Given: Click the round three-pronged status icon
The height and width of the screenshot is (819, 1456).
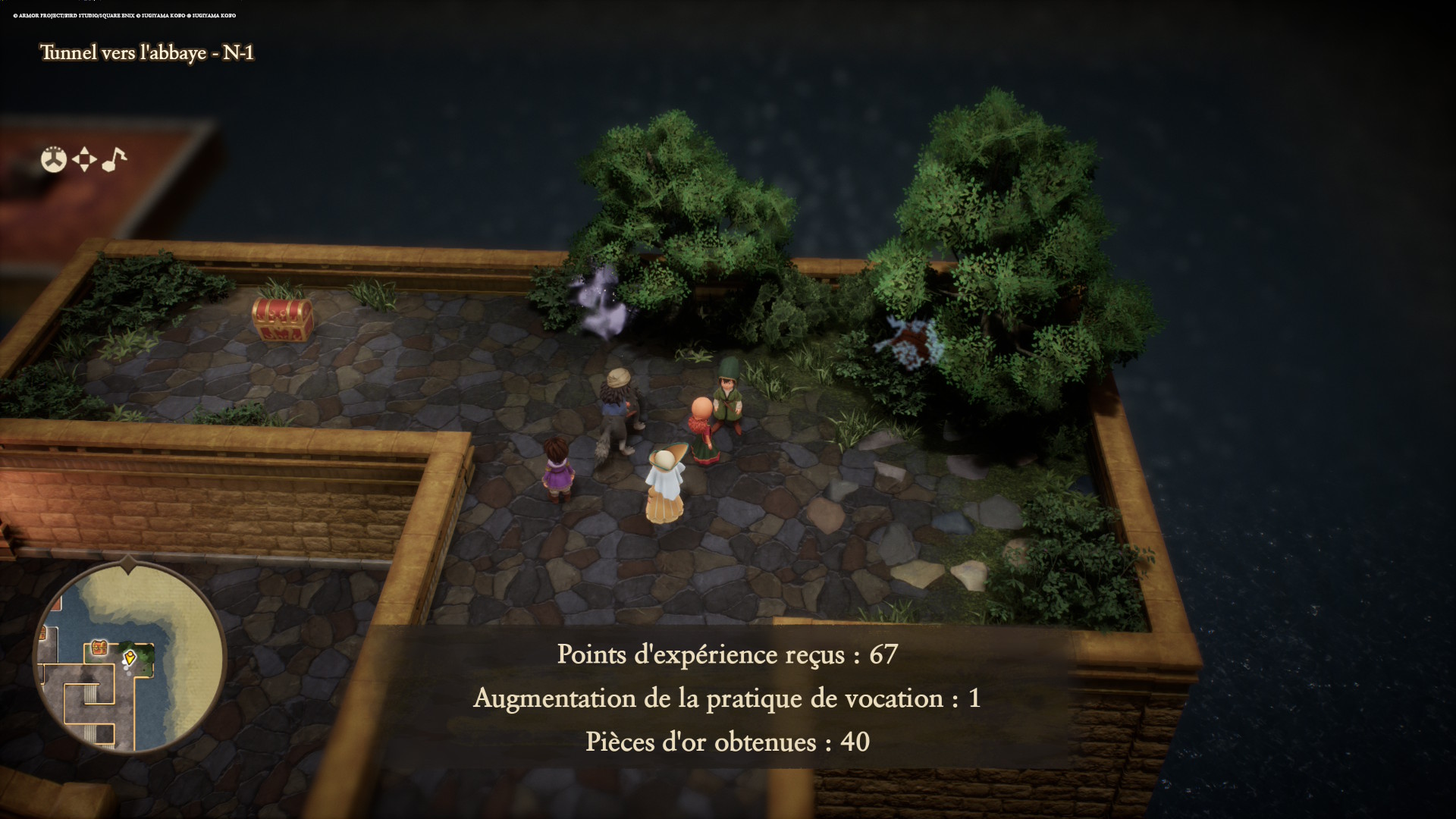Looking at the screenshot, I should [x=54, y=159].
